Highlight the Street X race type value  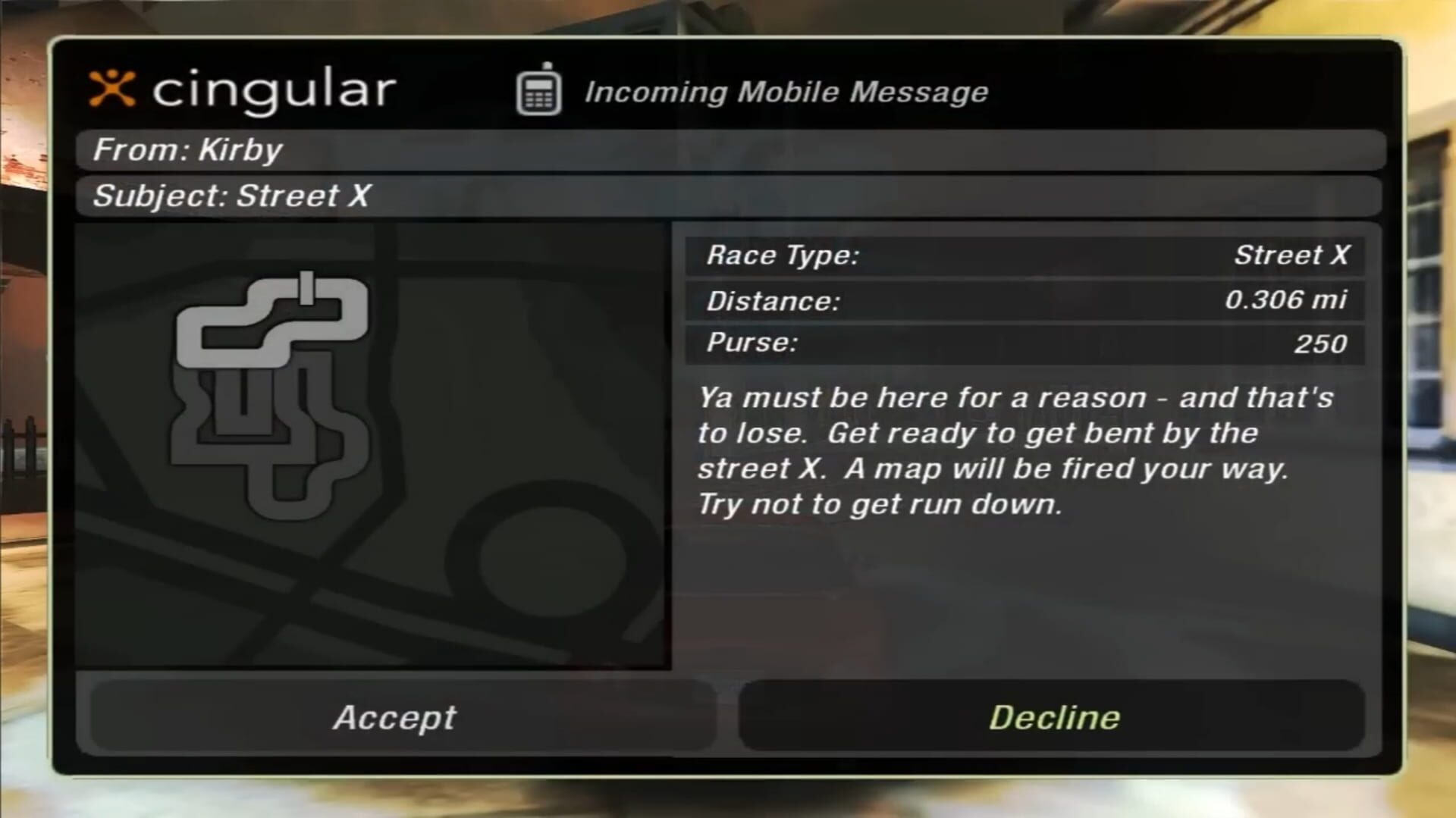(x=1291, y=255)
